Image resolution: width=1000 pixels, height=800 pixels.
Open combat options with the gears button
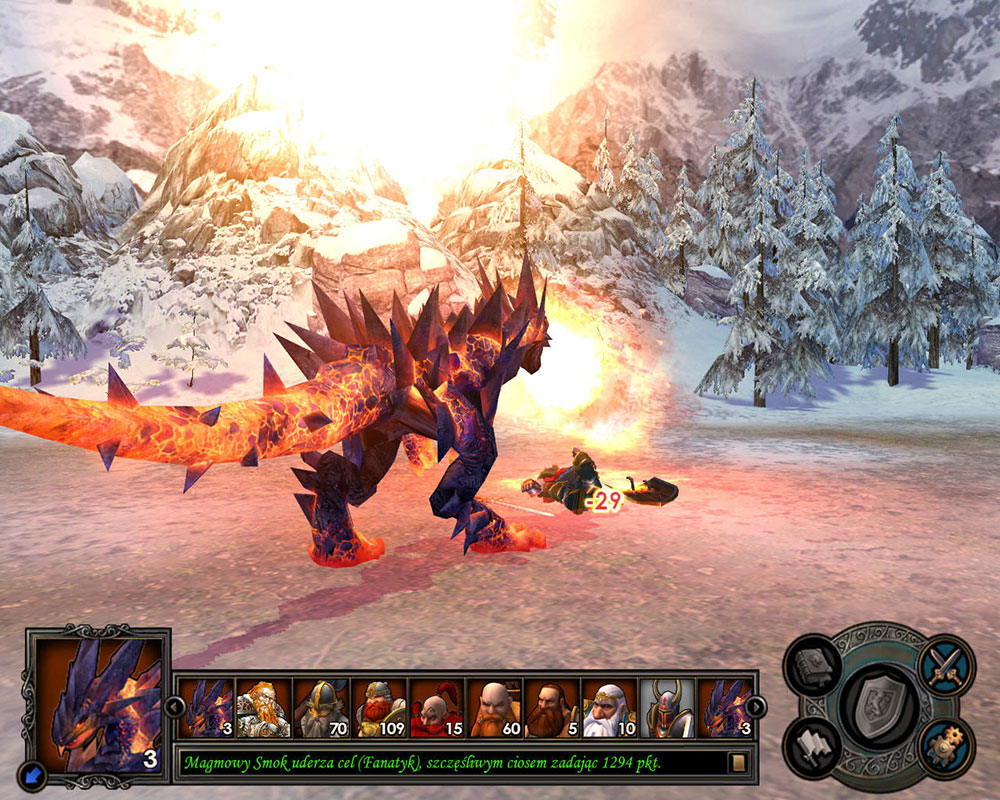(x=944, y=746)
